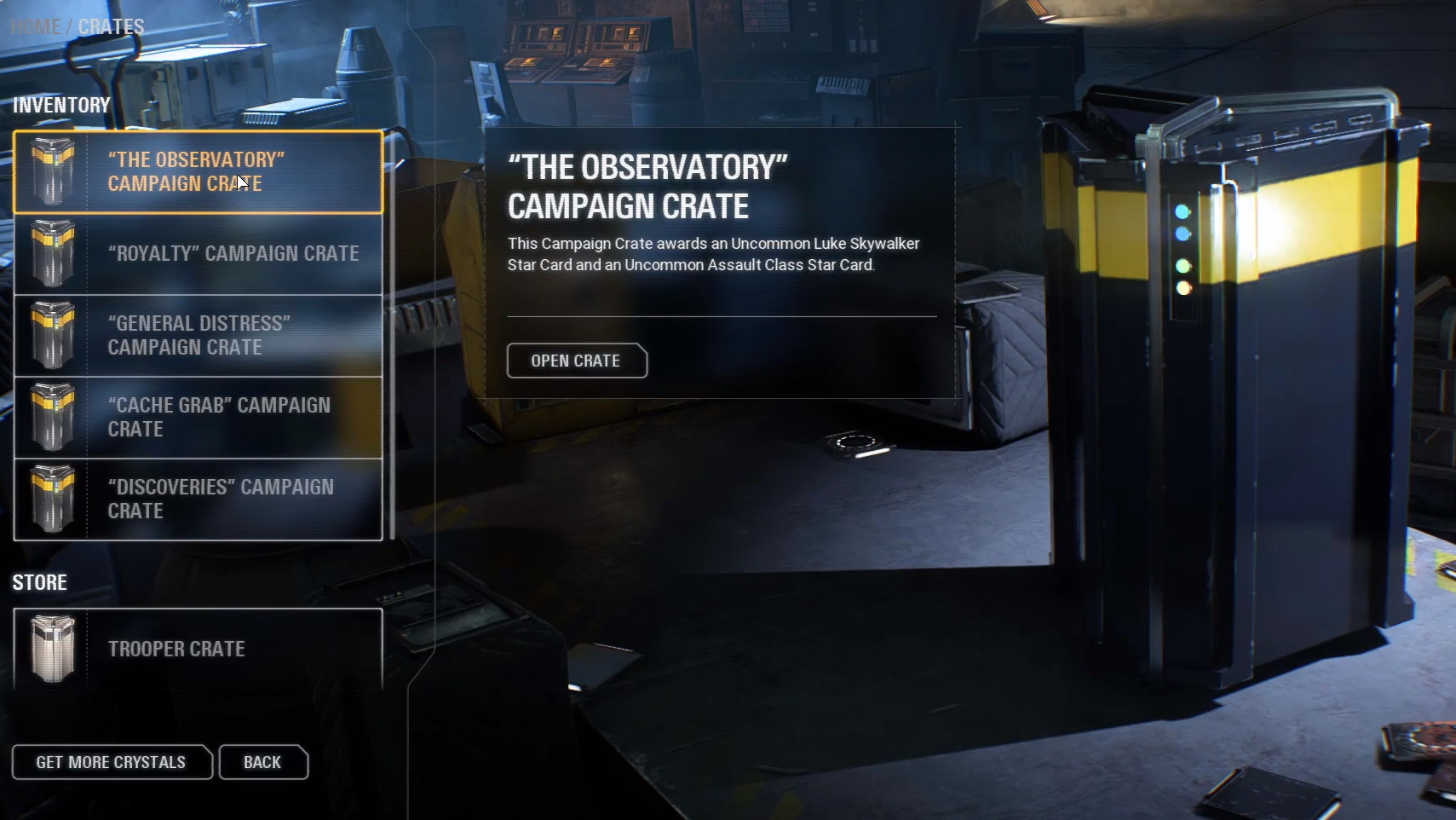
Task: Highlight the "Discoveries" Campaign Crate
Action: click(198, 500)
